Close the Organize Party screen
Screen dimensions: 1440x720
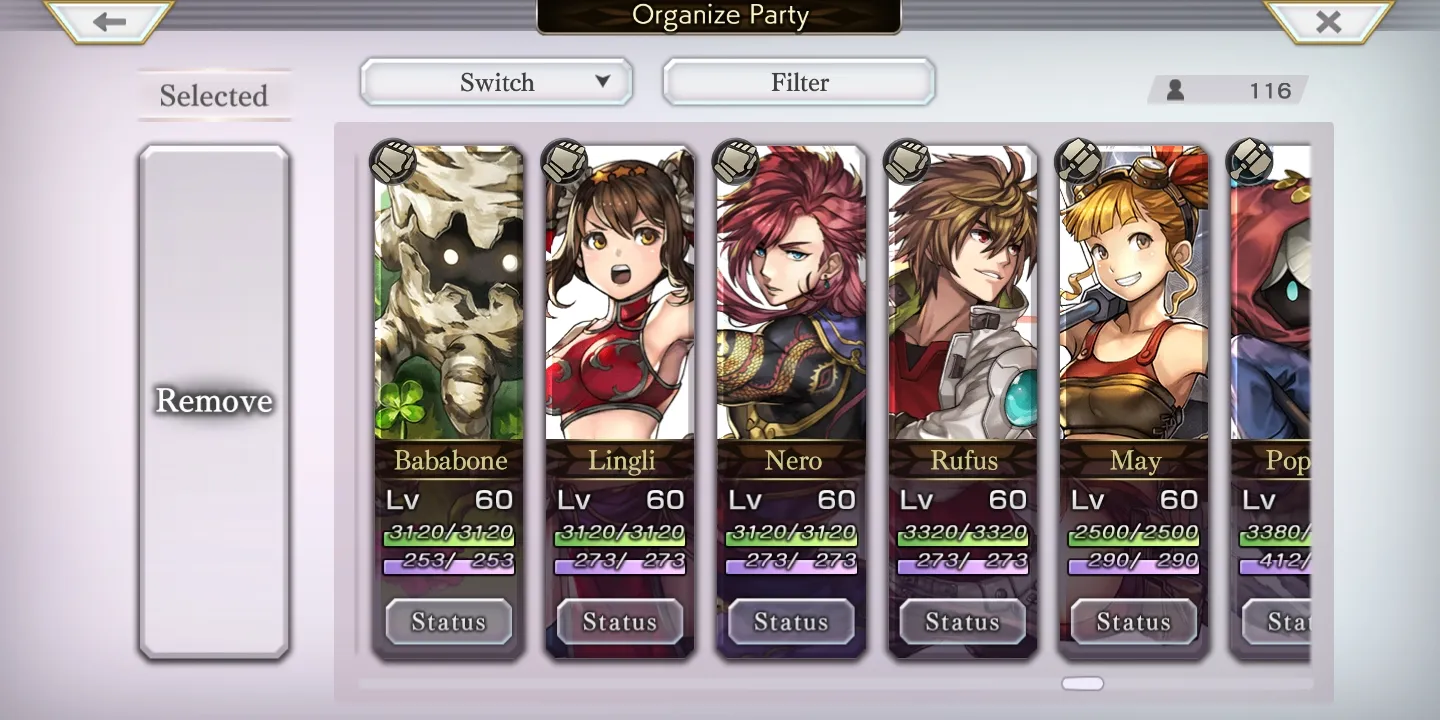click(1328, 21)
